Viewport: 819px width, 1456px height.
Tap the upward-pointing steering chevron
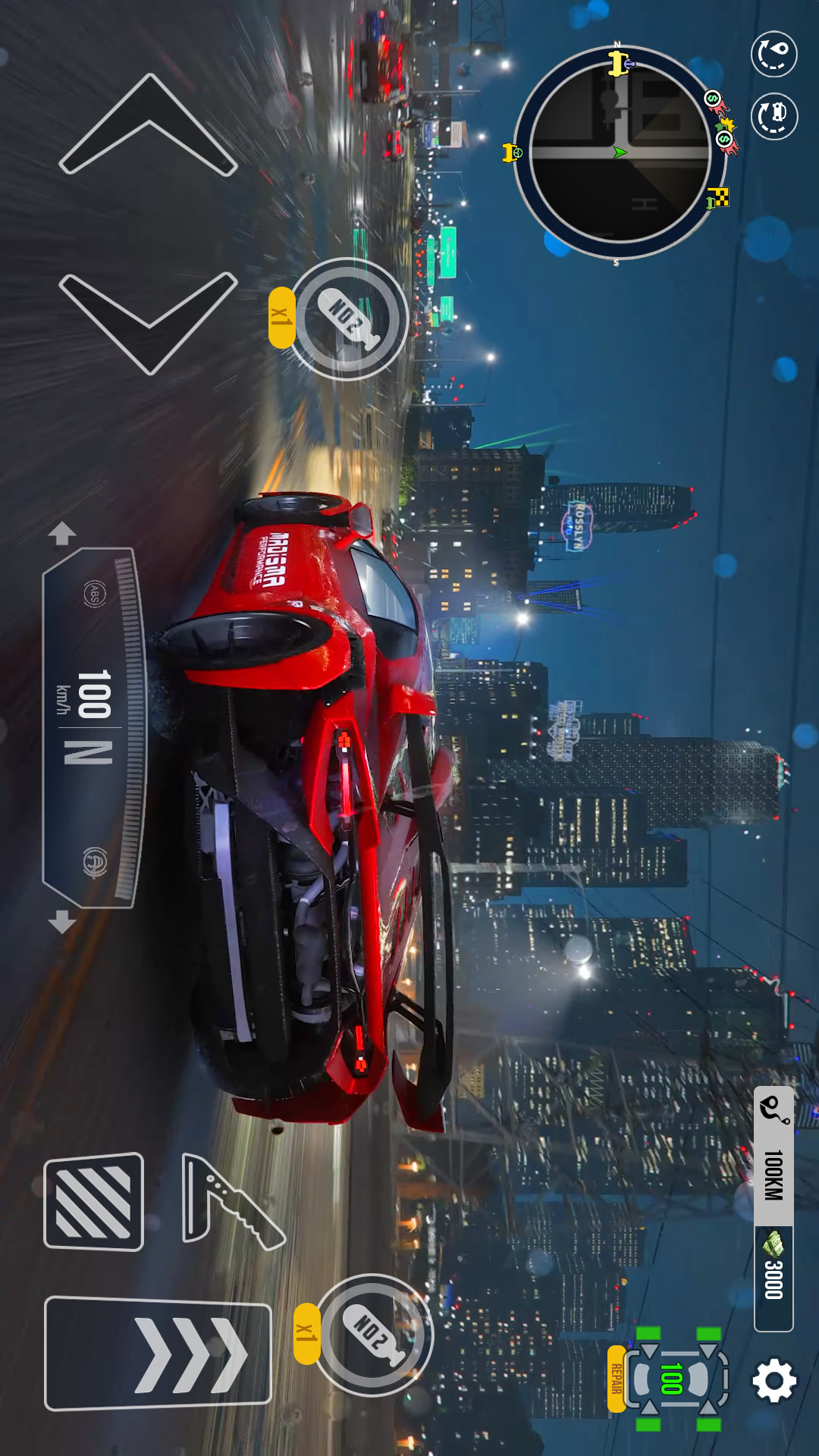click(x=149, y=125)
